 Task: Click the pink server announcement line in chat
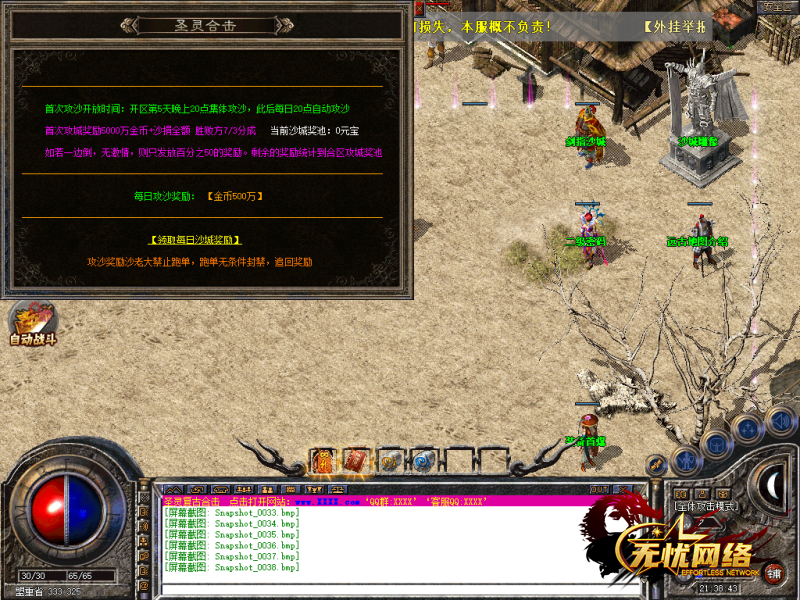click(x=380, y=501)
